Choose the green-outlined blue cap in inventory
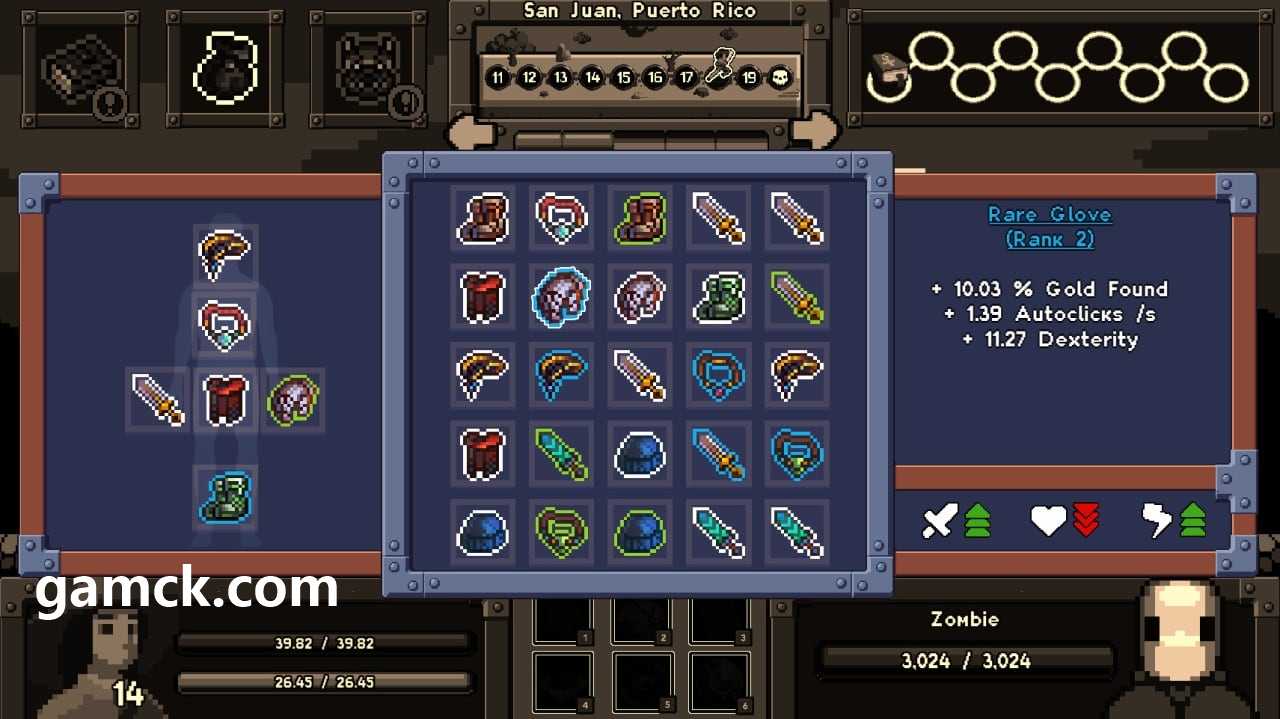The height and width of the screenshot is (719, 1280). tap(640, 531)
